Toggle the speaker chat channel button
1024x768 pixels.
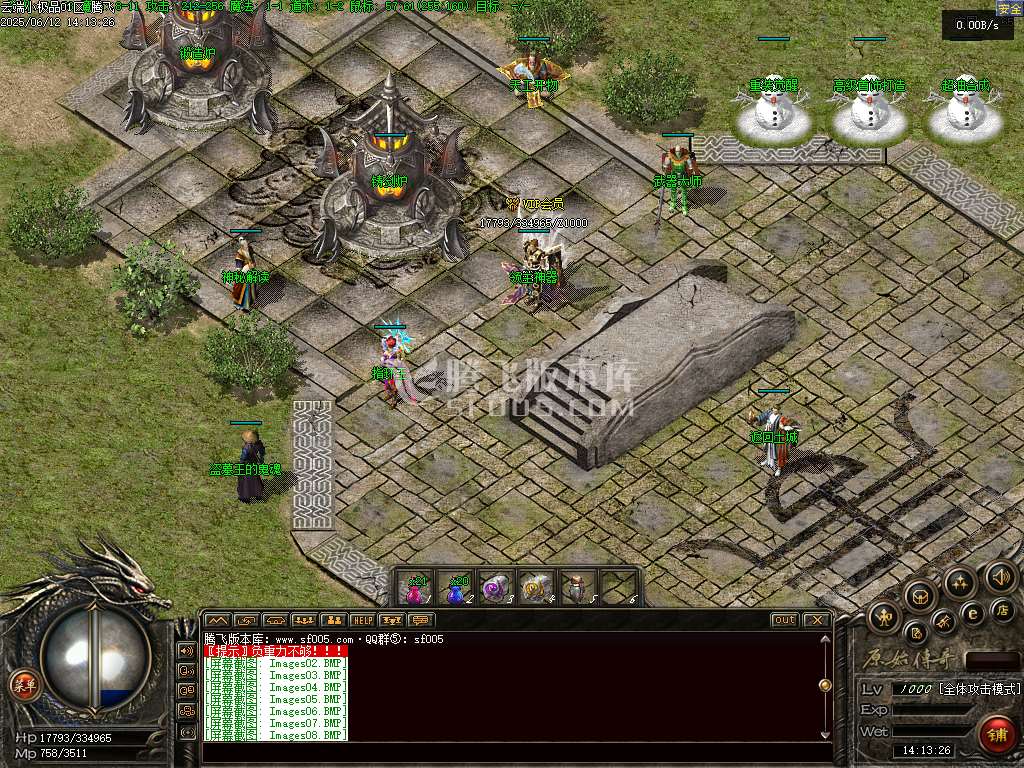(x=186, y=650)
